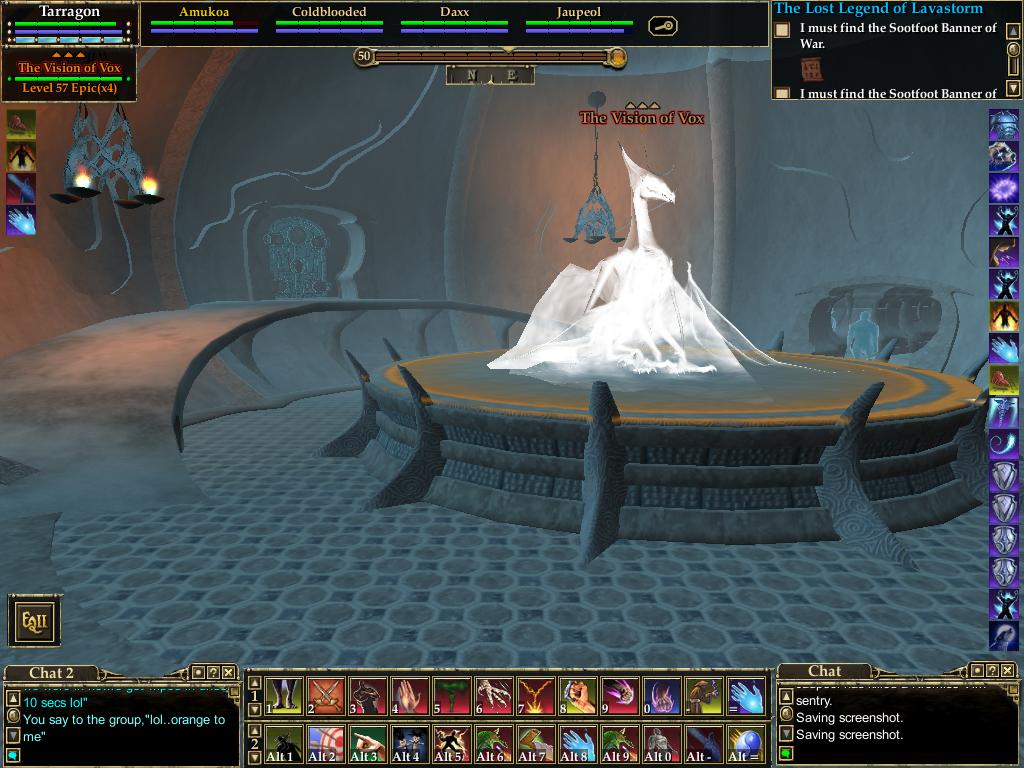Select group member Jaupeol
The width and height of the screenshot is (1024, 768).
coord(579,20)
